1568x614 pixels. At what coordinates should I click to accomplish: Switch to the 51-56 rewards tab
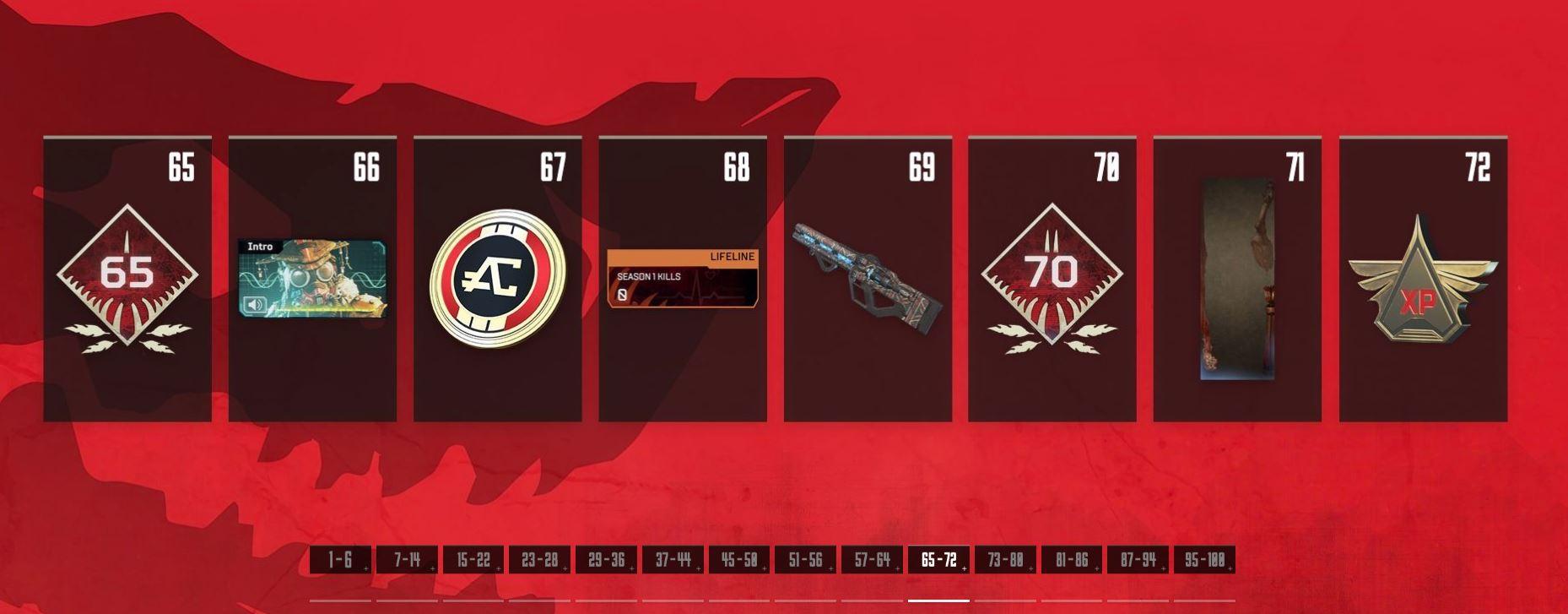pyautogui.click(x=805, y=560)
